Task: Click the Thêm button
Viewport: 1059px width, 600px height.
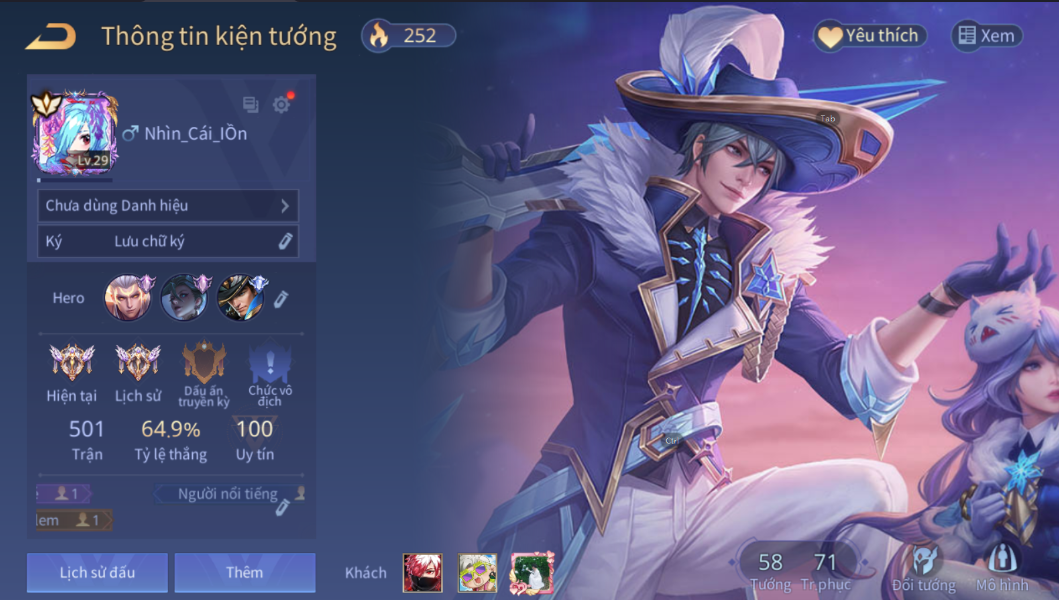Action: coord(245,573)
